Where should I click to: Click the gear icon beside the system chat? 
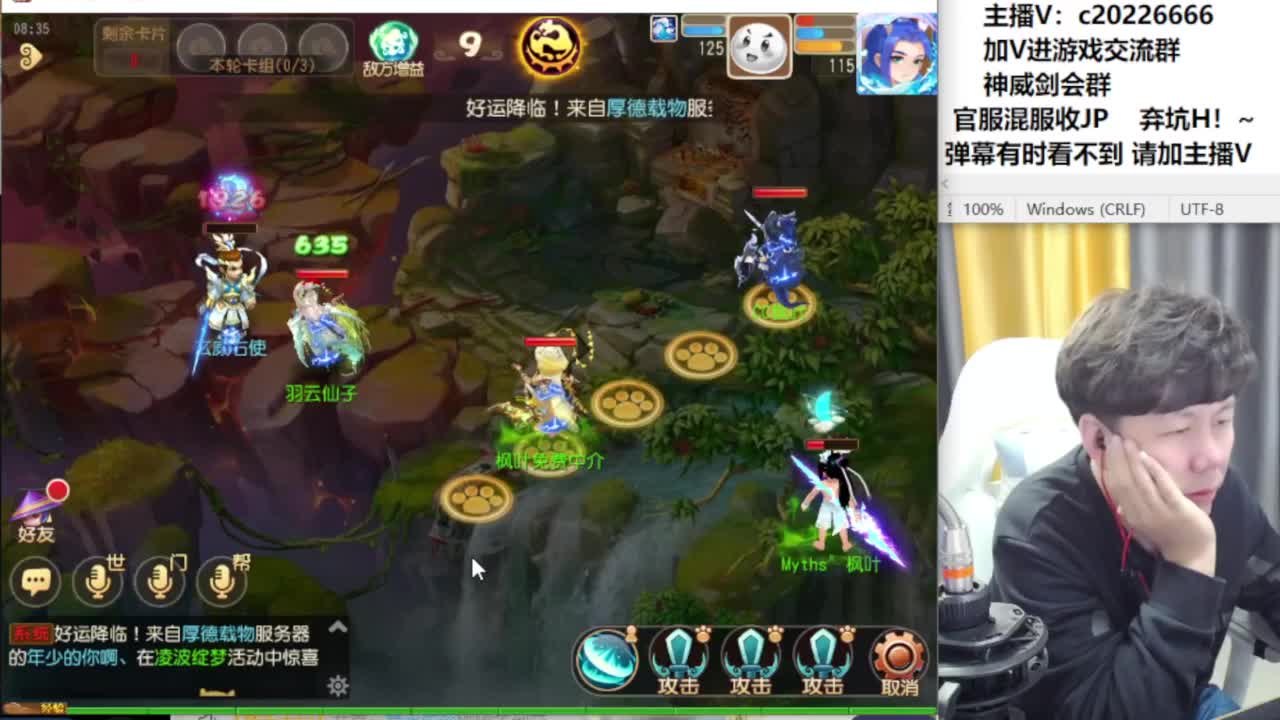click(336, 687)
